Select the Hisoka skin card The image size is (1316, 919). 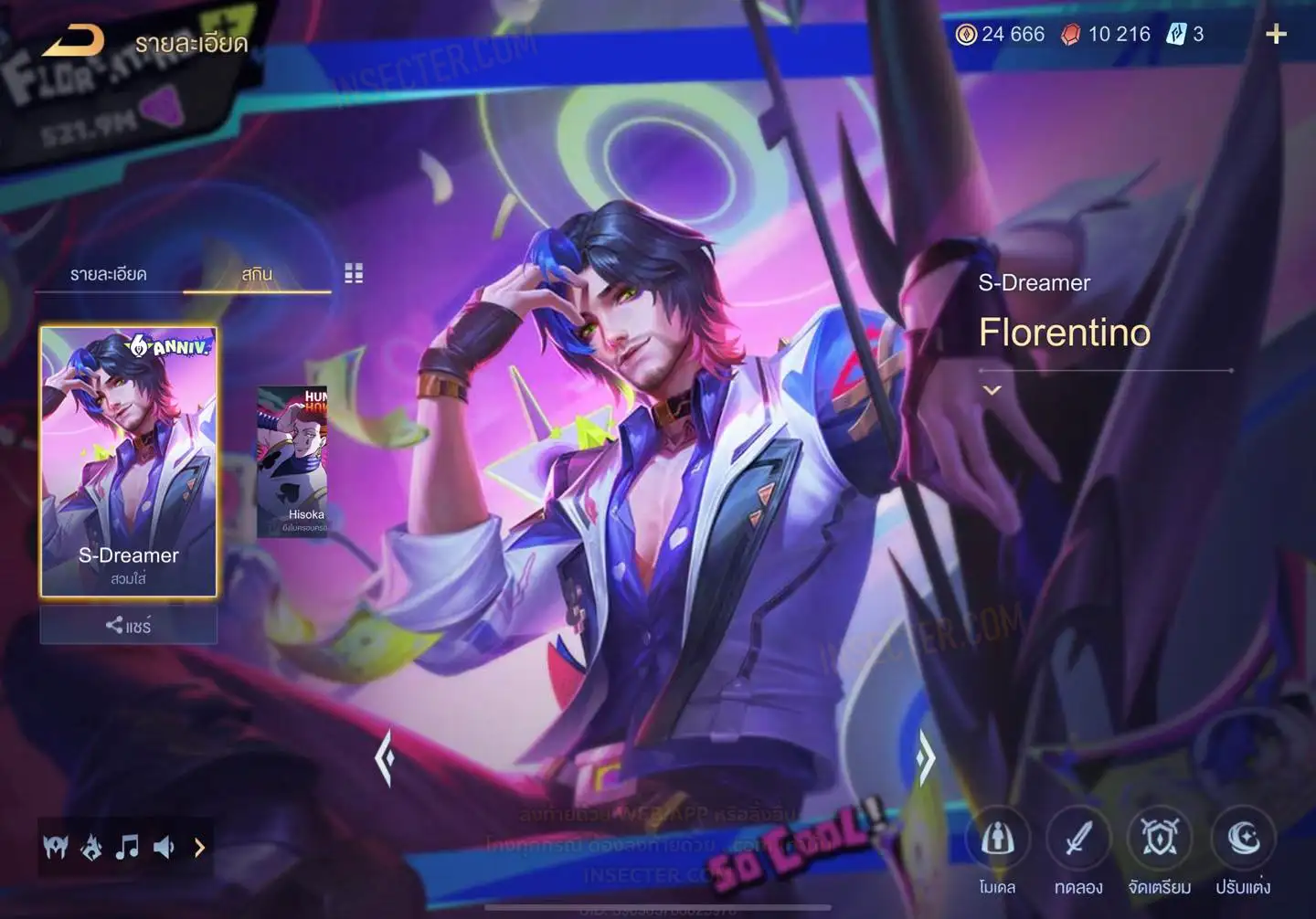click(292, 461)
